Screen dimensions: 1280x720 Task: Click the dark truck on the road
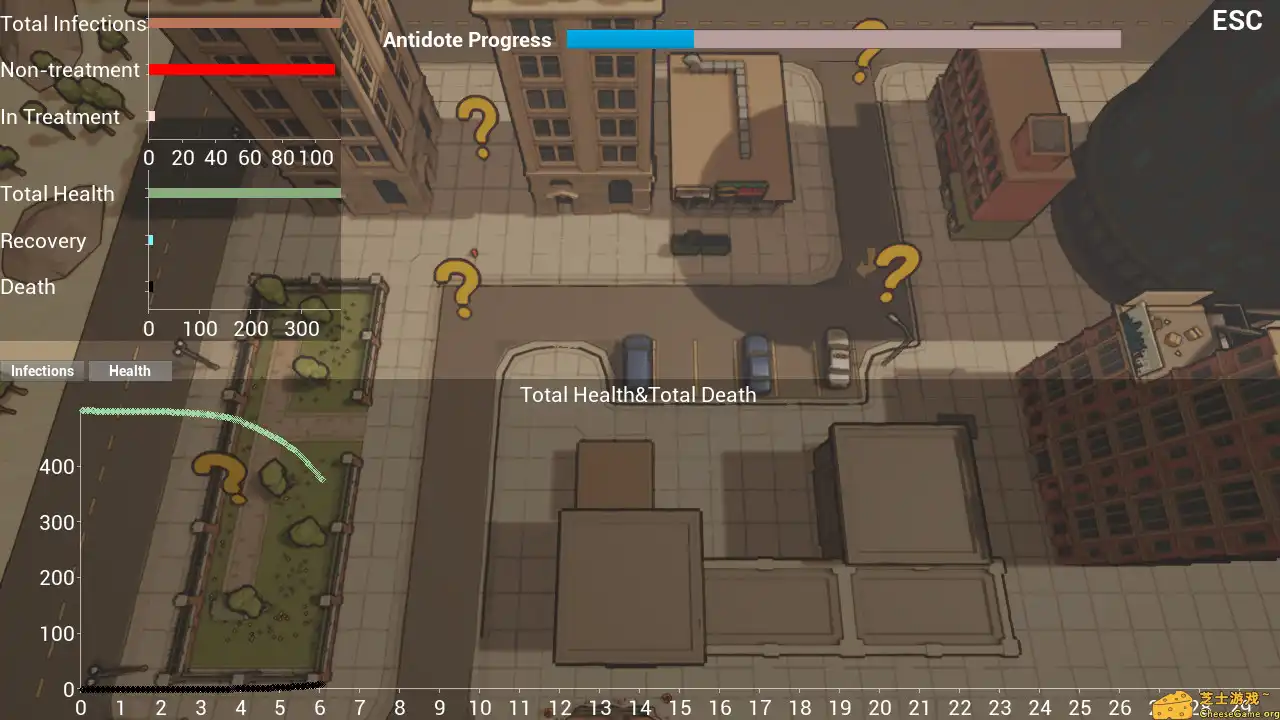700,243
